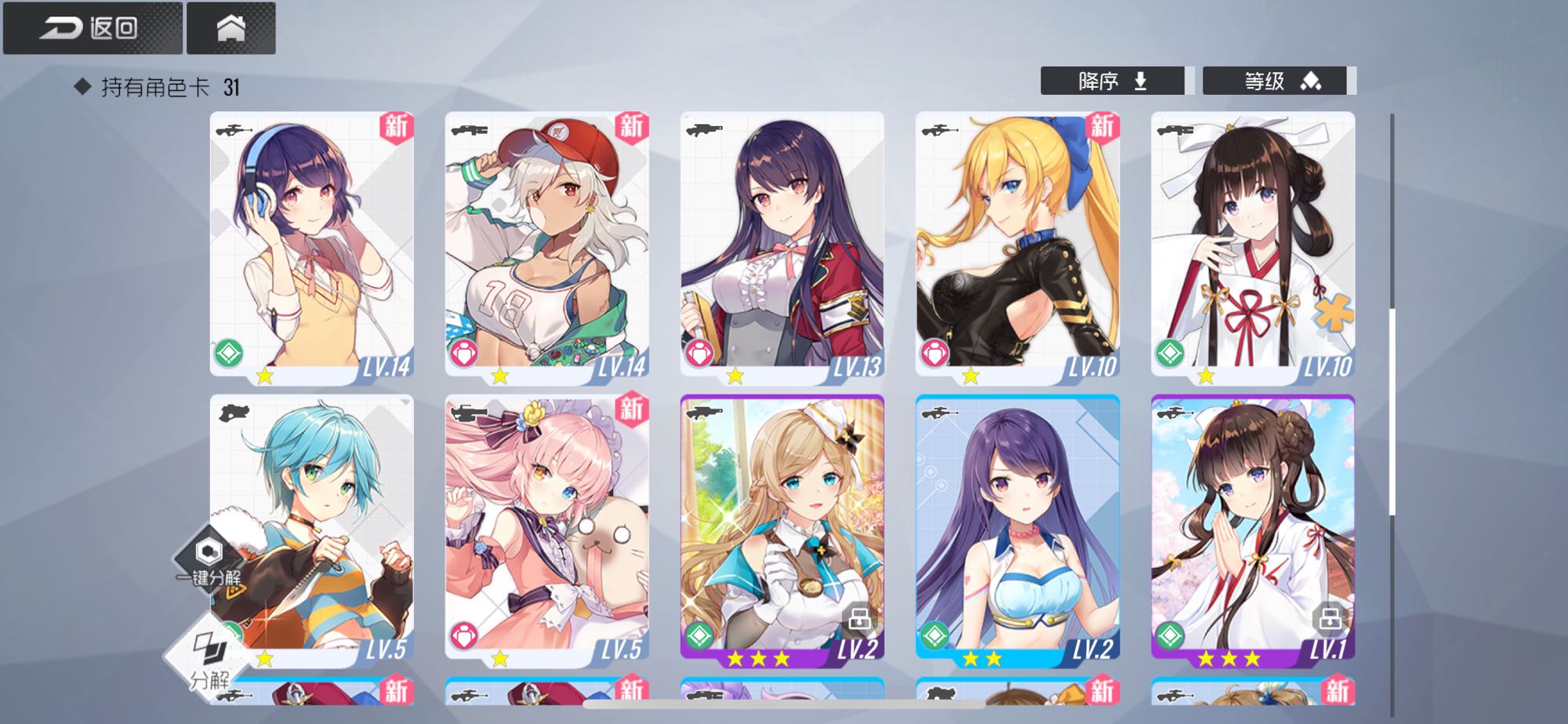This screenshot has height=724, width=1568.
Task: Click the 分解 dismantle button
Action: 209,659
